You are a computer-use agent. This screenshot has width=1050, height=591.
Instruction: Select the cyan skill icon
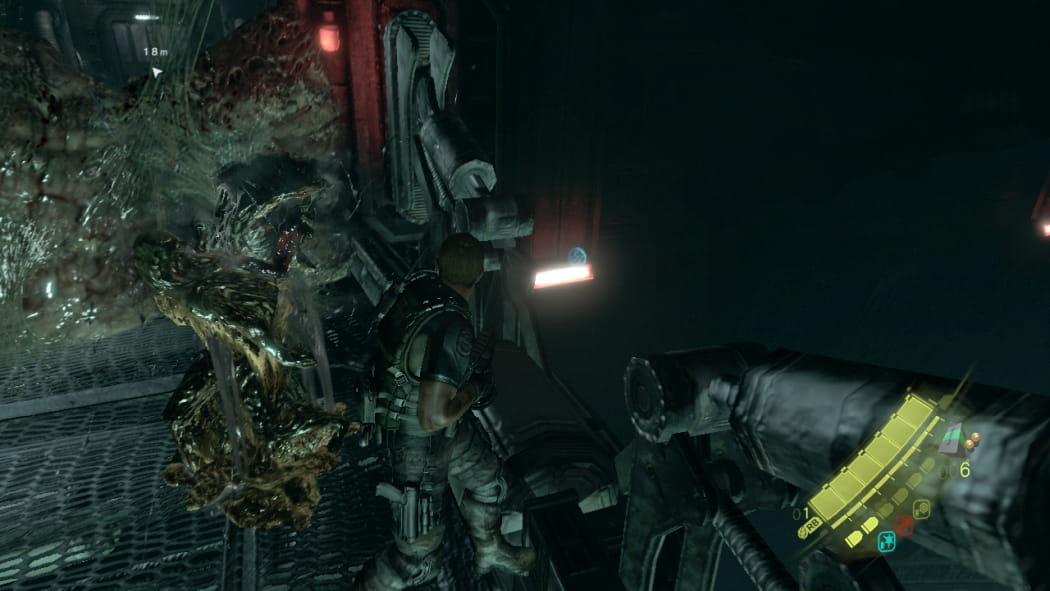[885, 541]
